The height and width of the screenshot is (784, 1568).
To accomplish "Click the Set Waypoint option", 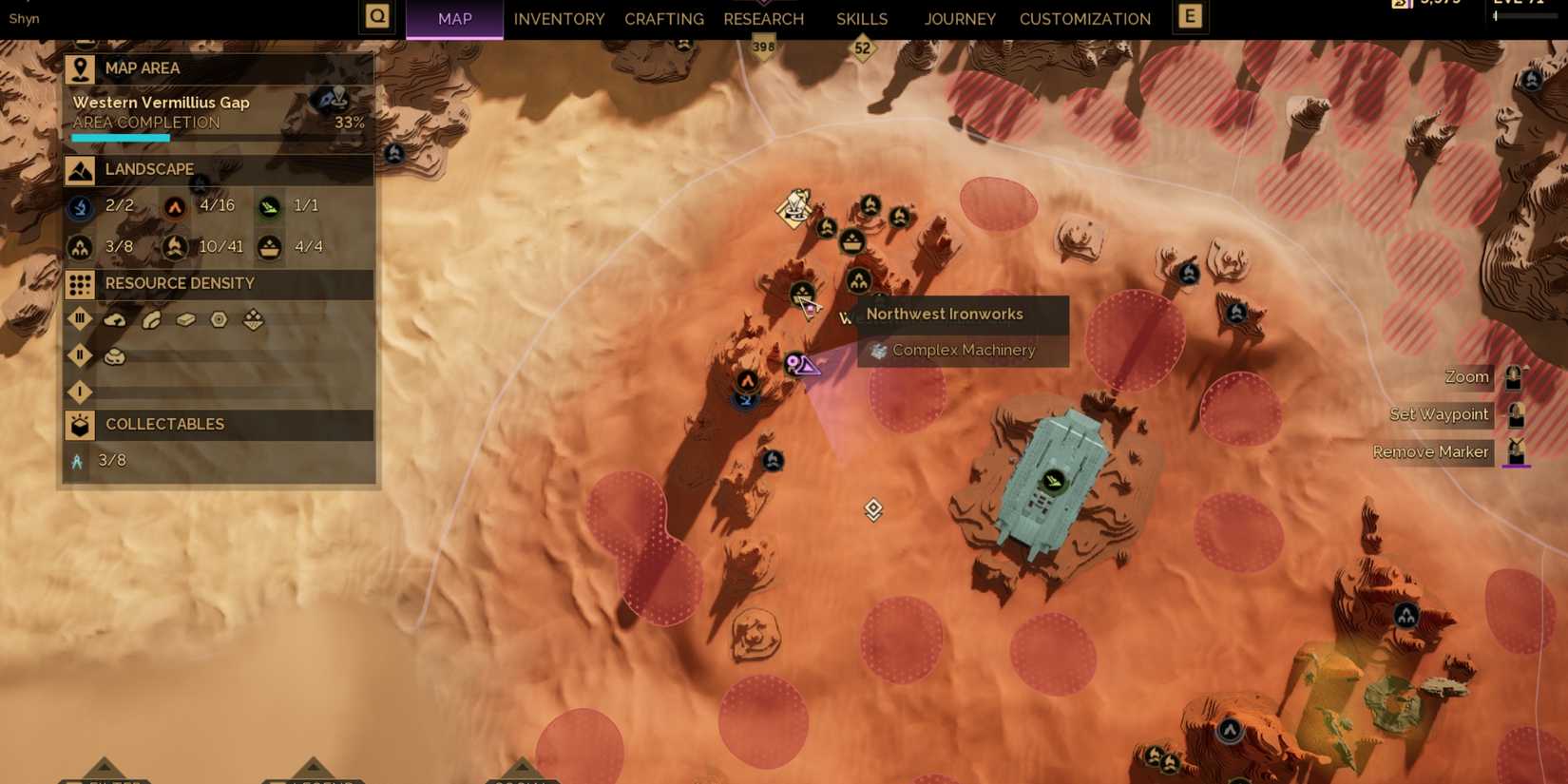I will pos(1439,414).
